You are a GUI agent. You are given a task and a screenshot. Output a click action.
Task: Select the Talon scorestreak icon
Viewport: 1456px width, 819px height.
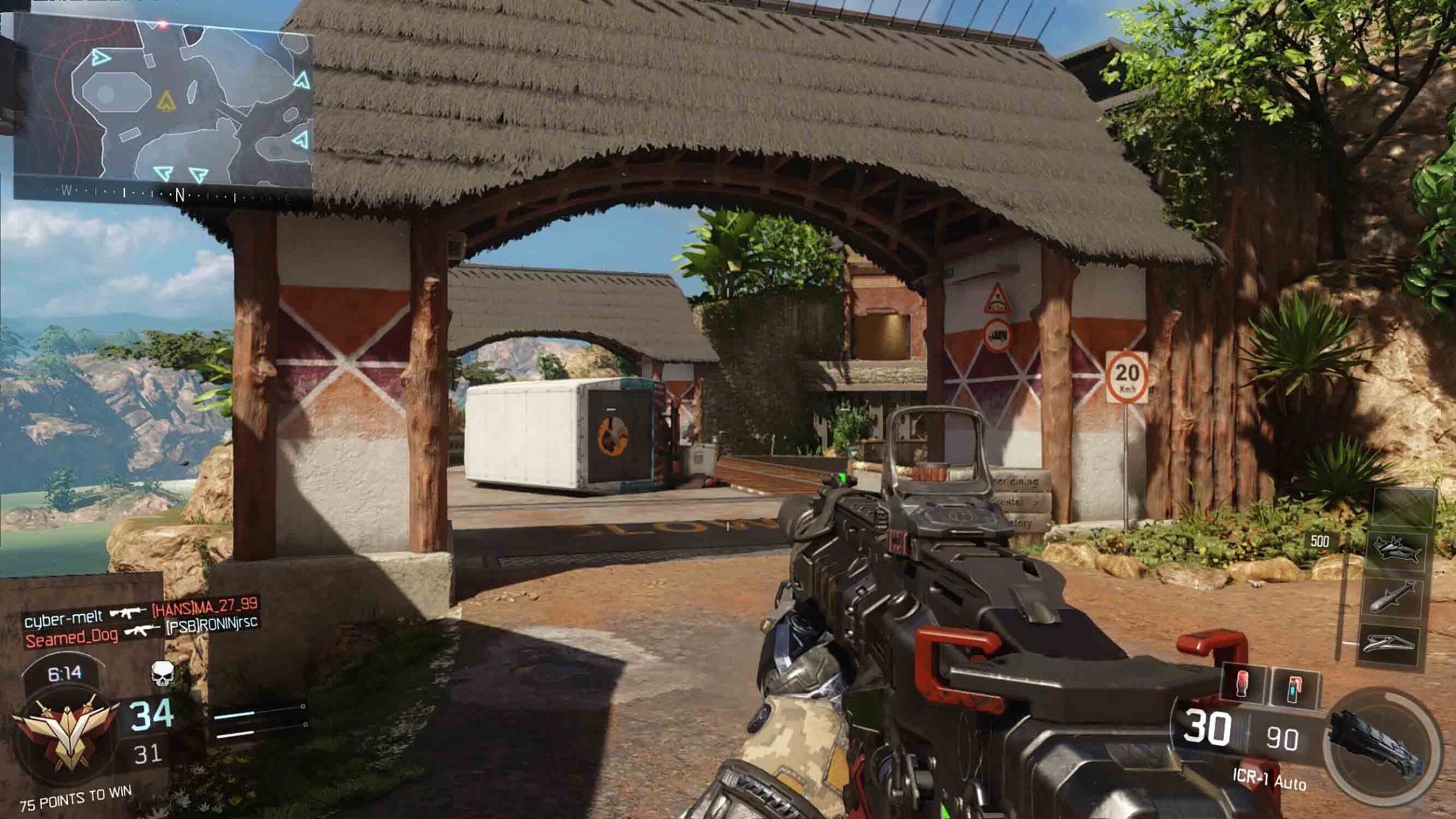point(1389,643)
